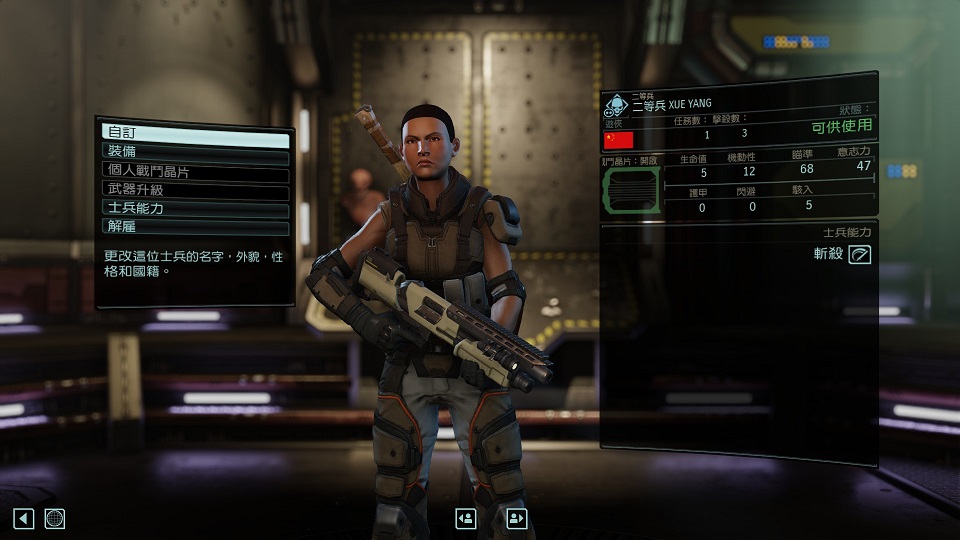Switch to the previous soldier
The image size is (960, 540).
coord(465,518)
